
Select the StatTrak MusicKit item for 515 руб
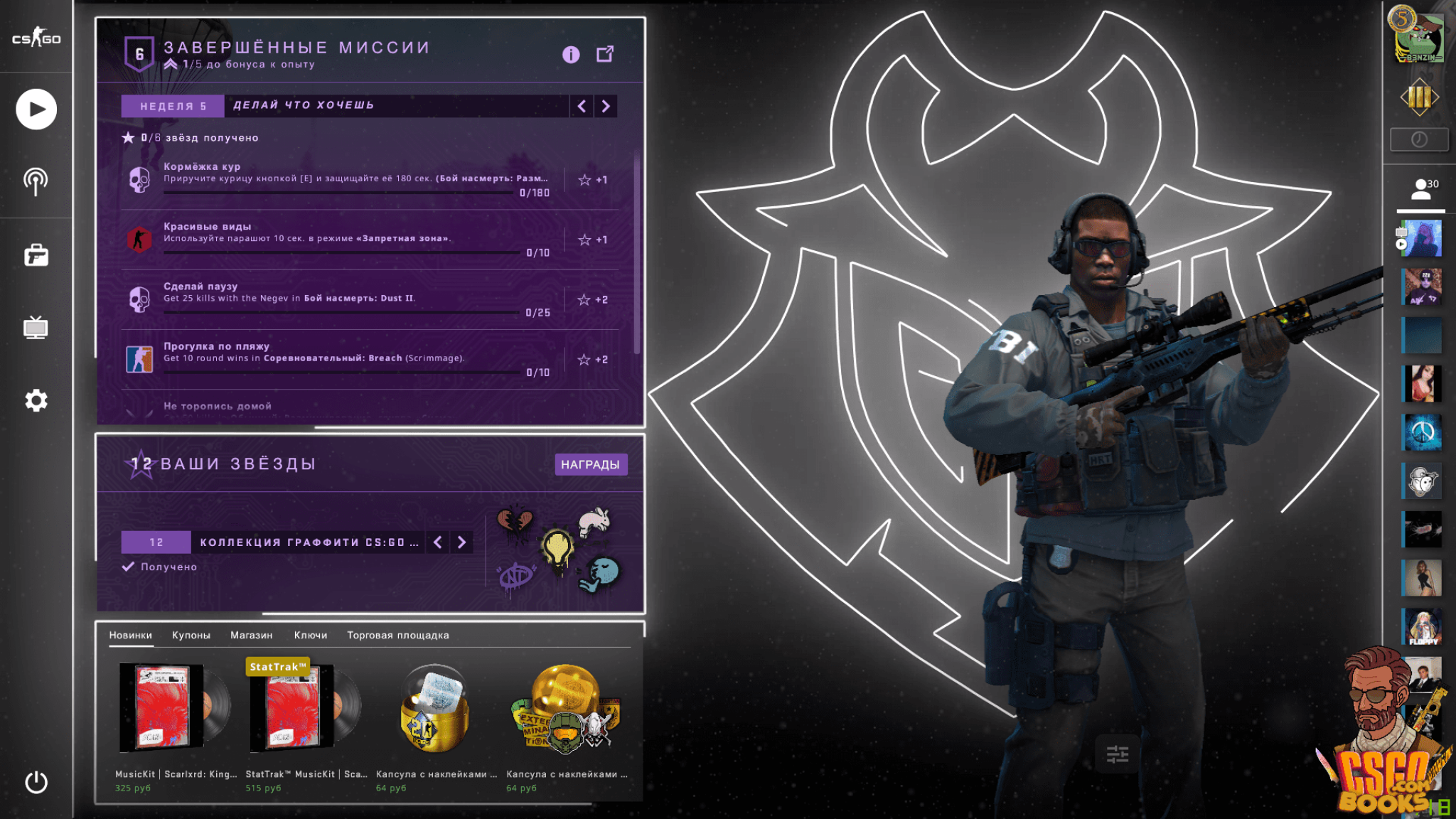point(304,718)
